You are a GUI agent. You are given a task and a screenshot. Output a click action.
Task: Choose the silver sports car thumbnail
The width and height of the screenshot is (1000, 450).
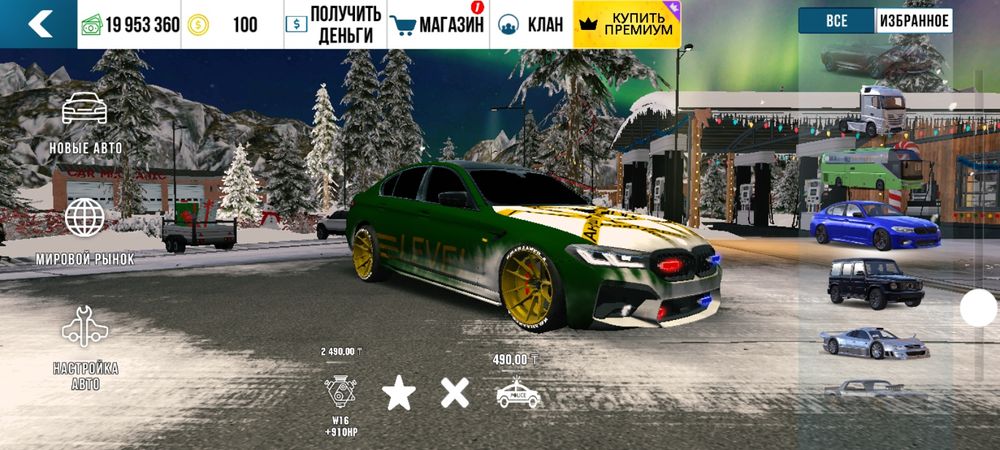(873, 341)
